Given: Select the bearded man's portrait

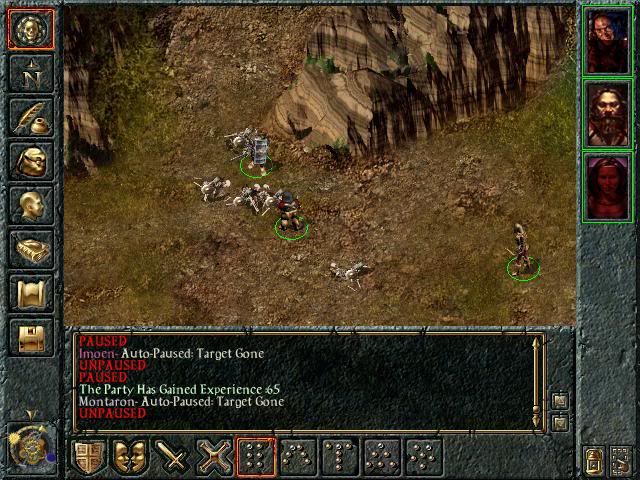Looking at the screenshot, I should 607,114.
